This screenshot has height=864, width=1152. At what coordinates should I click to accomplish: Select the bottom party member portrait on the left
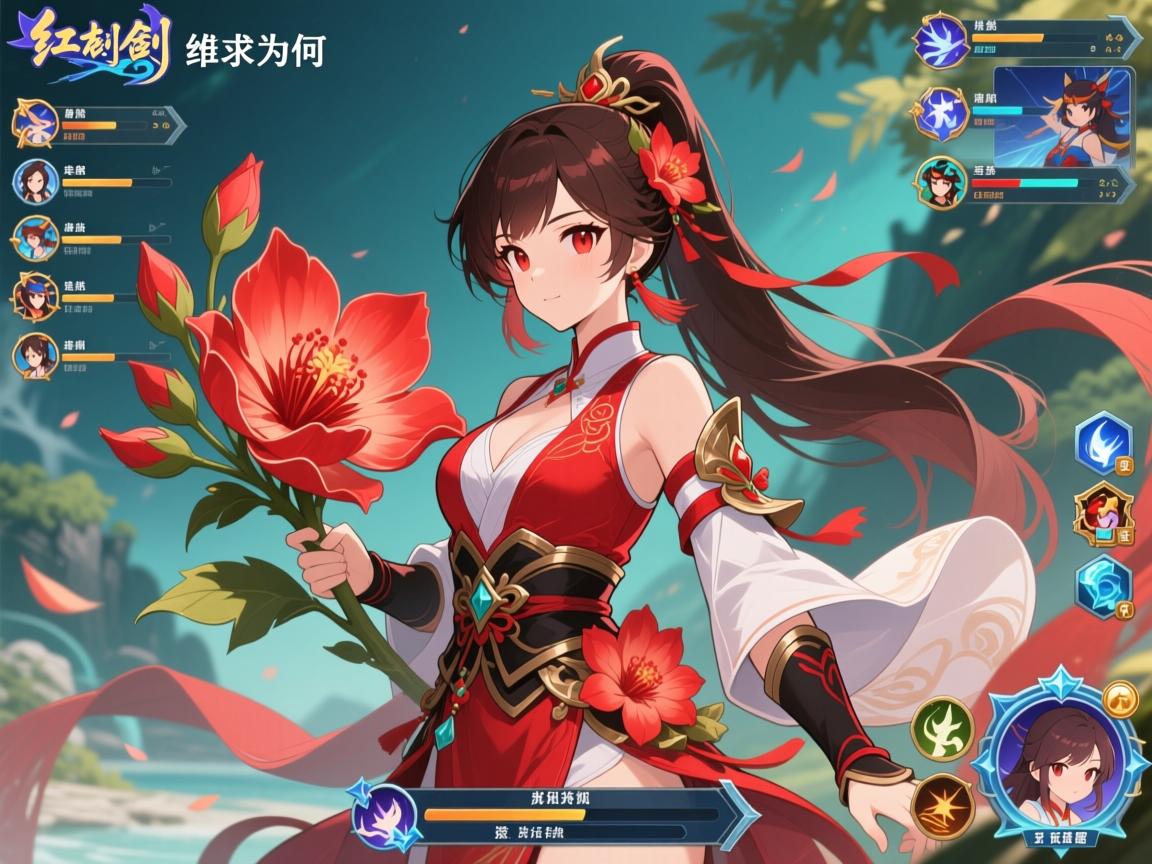coord(36,356)
